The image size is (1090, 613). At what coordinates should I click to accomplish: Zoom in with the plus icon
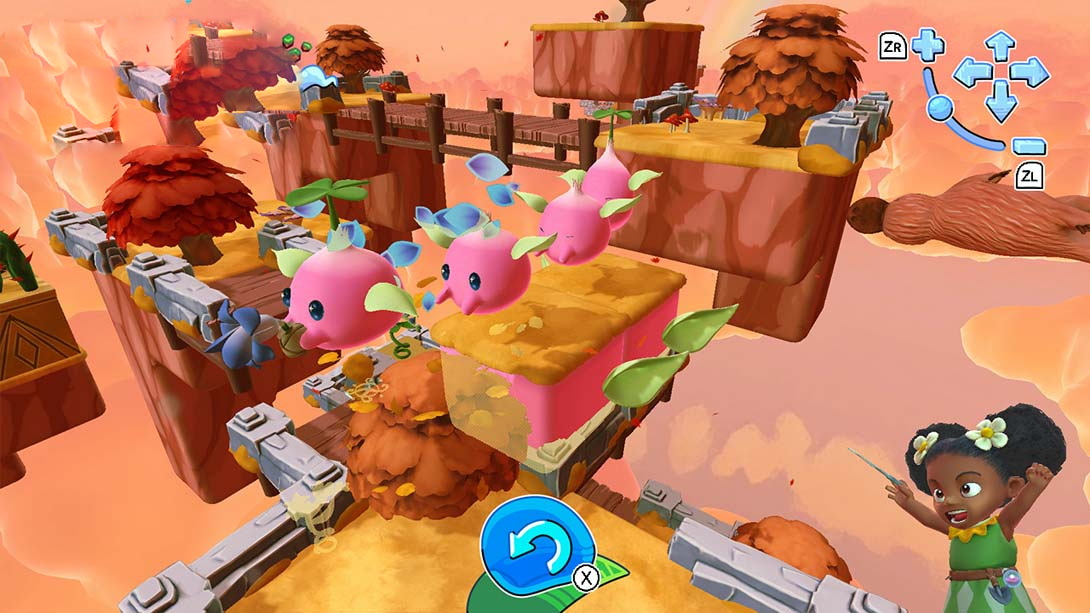[x=927, y=45]
